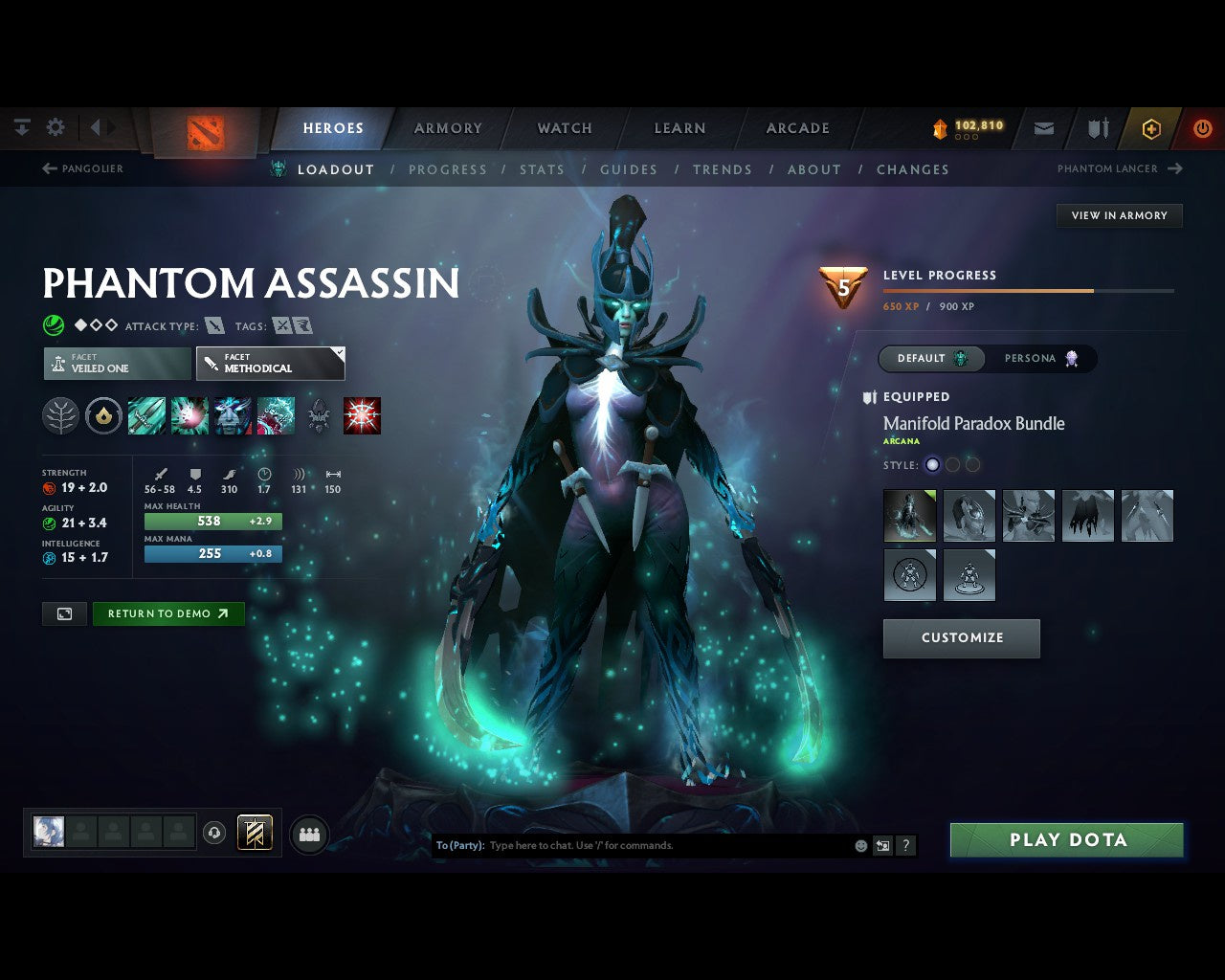Open the Arcade tab
Image resolution: width=1225 pixels, height=980 pixels.
(x=797, y=128)
